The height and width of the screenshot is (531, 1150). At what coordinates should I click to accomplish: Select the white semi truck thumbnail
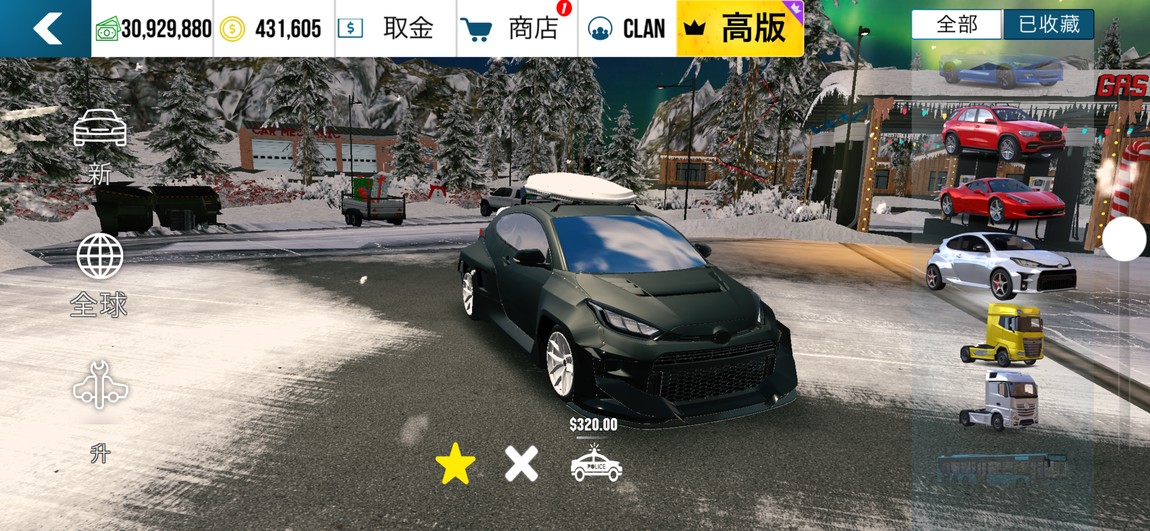[x=1000, y=399]
